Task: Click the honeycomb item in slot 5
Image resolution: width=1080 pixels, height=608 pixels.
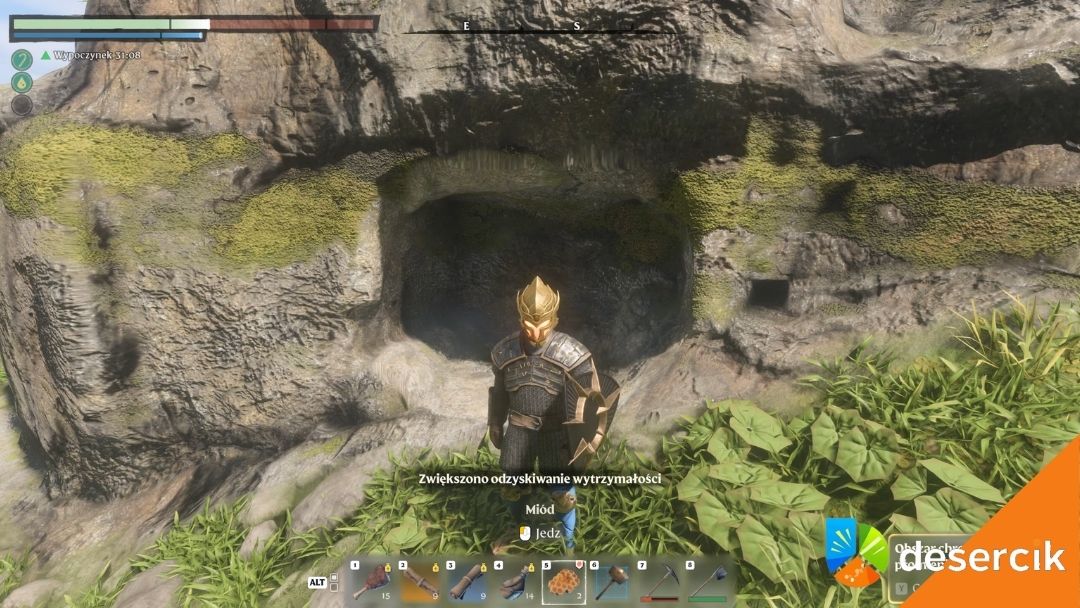Action: coord(564,583)
